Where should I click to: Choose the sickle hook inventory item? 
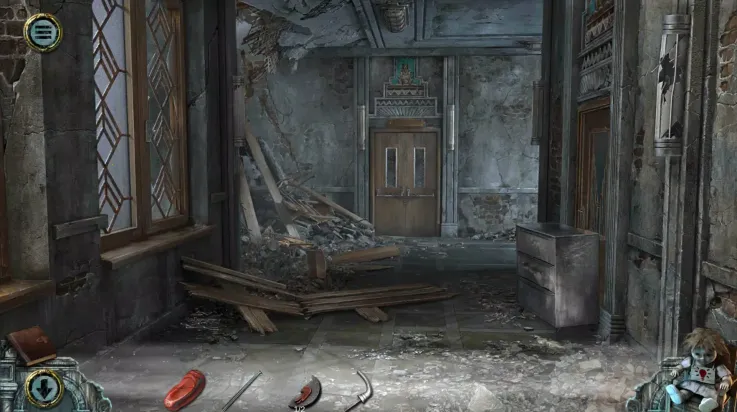(x=360, y=389)
